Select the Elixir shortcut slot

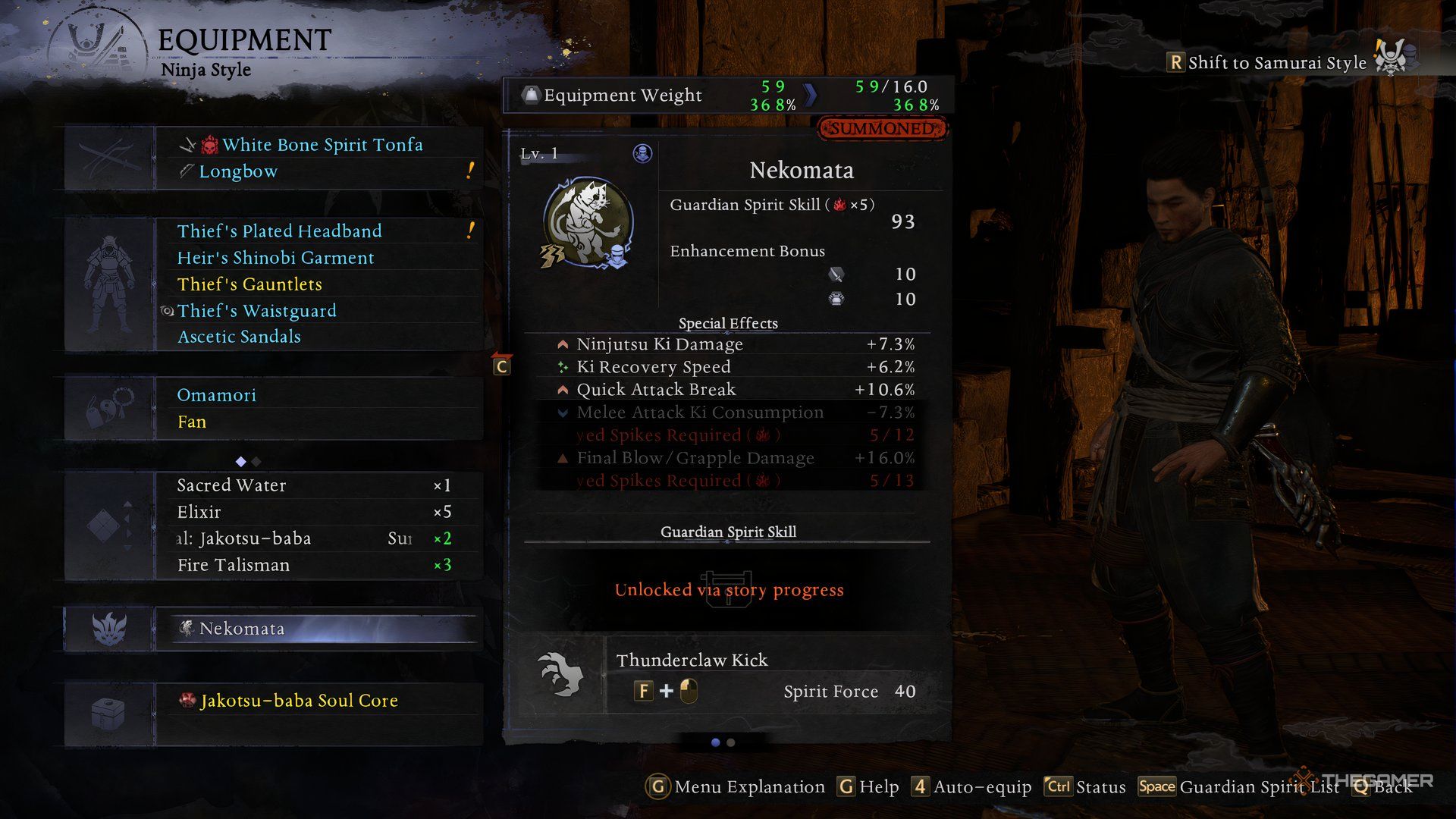pos(199,512)
